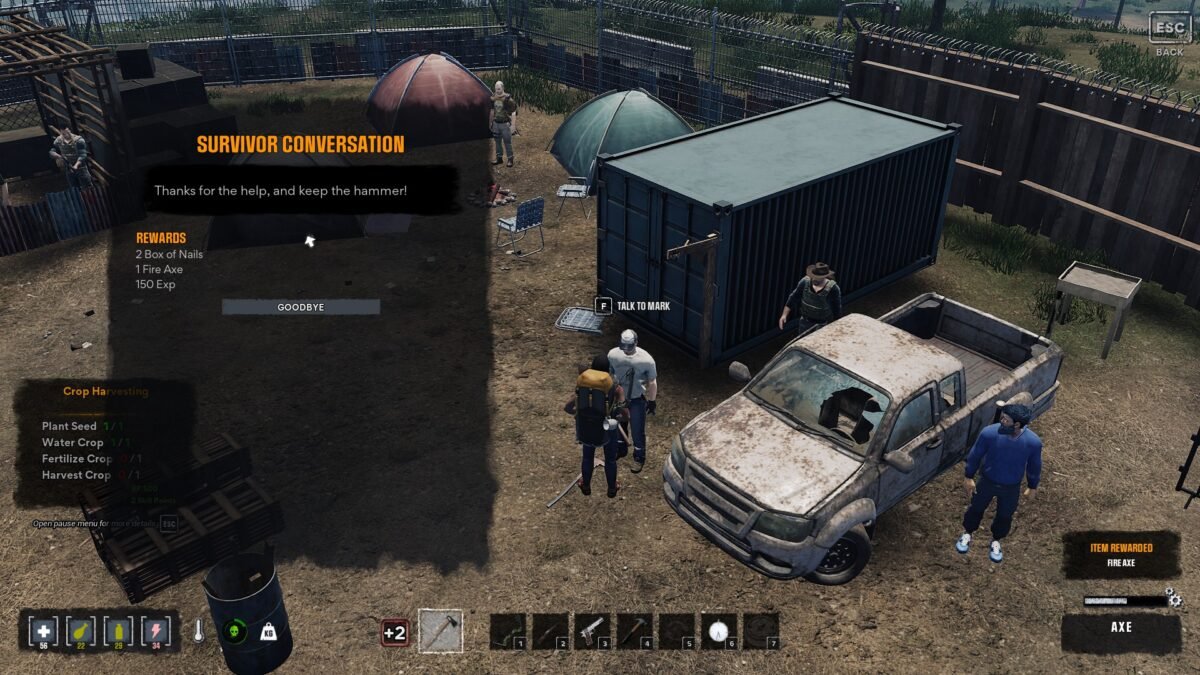Select the pistol in hotbar slot 3

click(x=593, y=631)
